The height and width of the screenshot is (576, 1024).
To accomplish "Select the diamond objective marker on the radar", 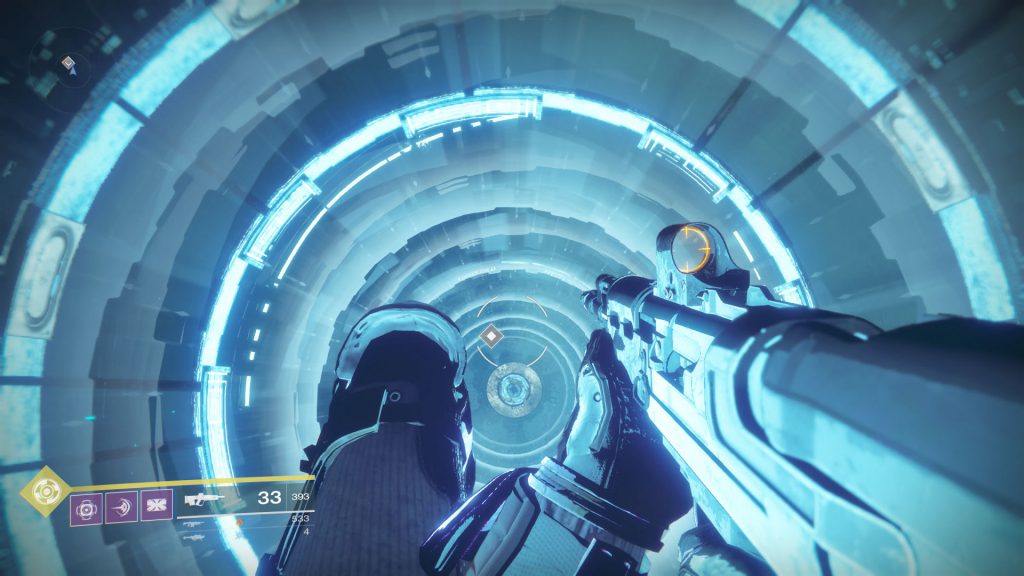I will 67,62.
